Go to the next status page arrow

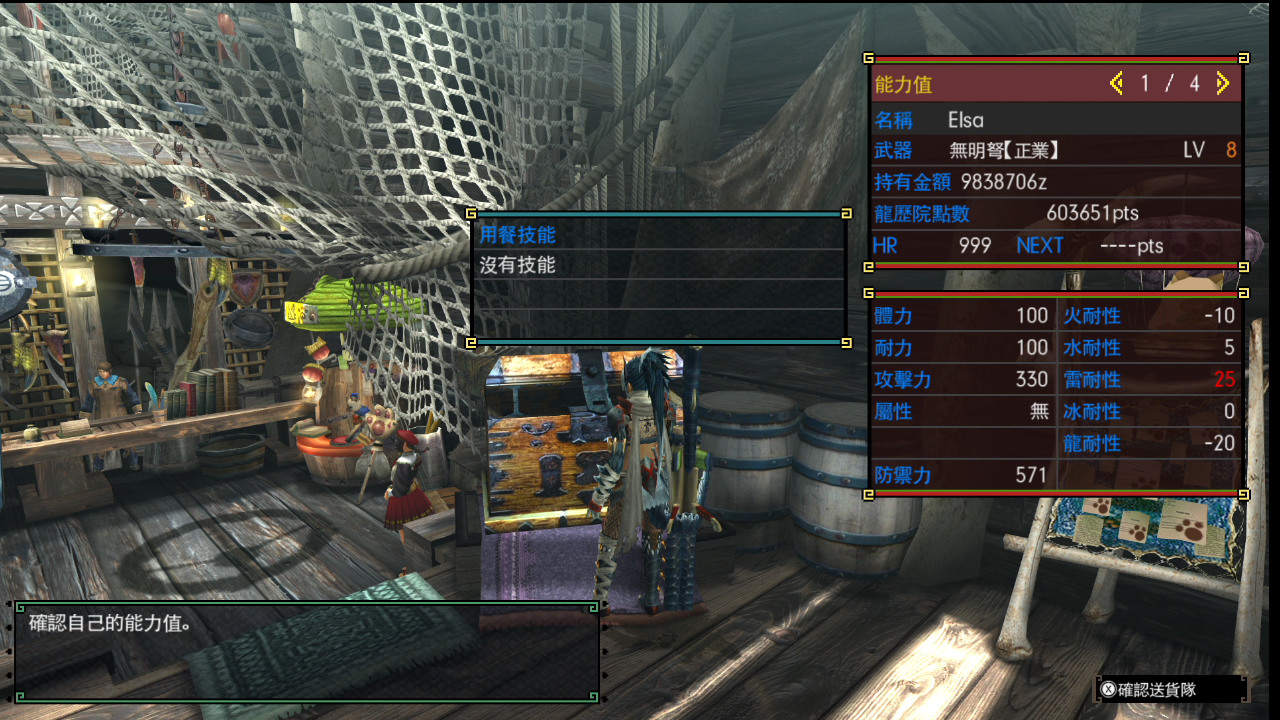1222,84
